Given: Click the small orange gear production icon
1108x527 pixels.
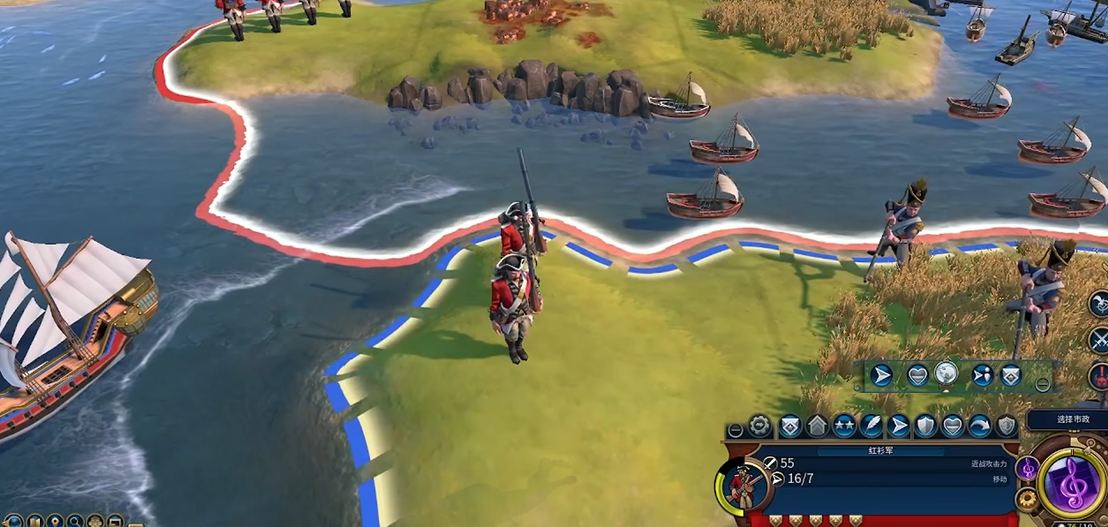Looking at the screenshot, I should [x=1025, y=498].
